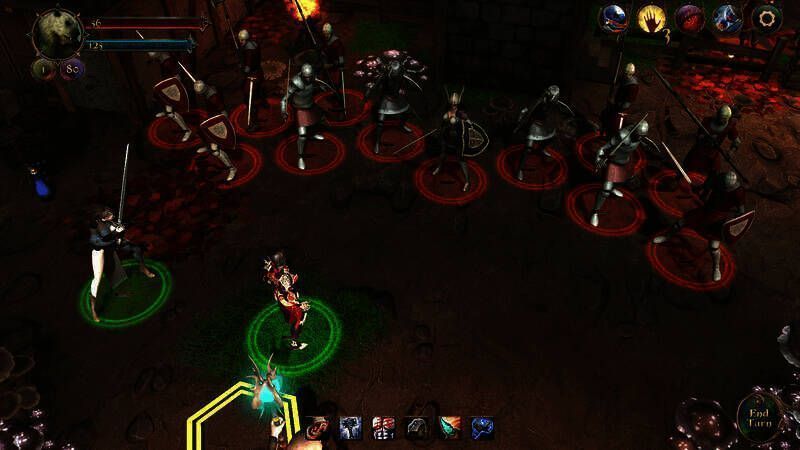Select the dark red orb icon
Screen dimensions: 800x450
690,18
